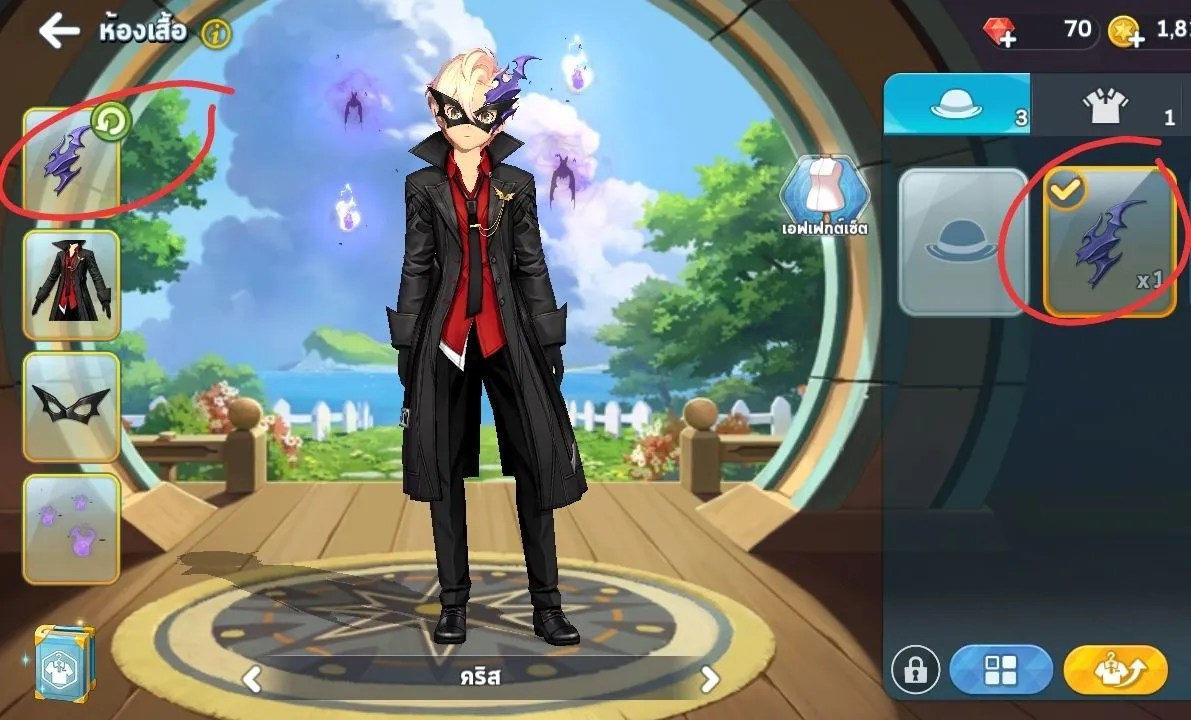The image size is (1191, 720).
Task: Select the equipped black mask slot
Action: [x=71, y=406]
